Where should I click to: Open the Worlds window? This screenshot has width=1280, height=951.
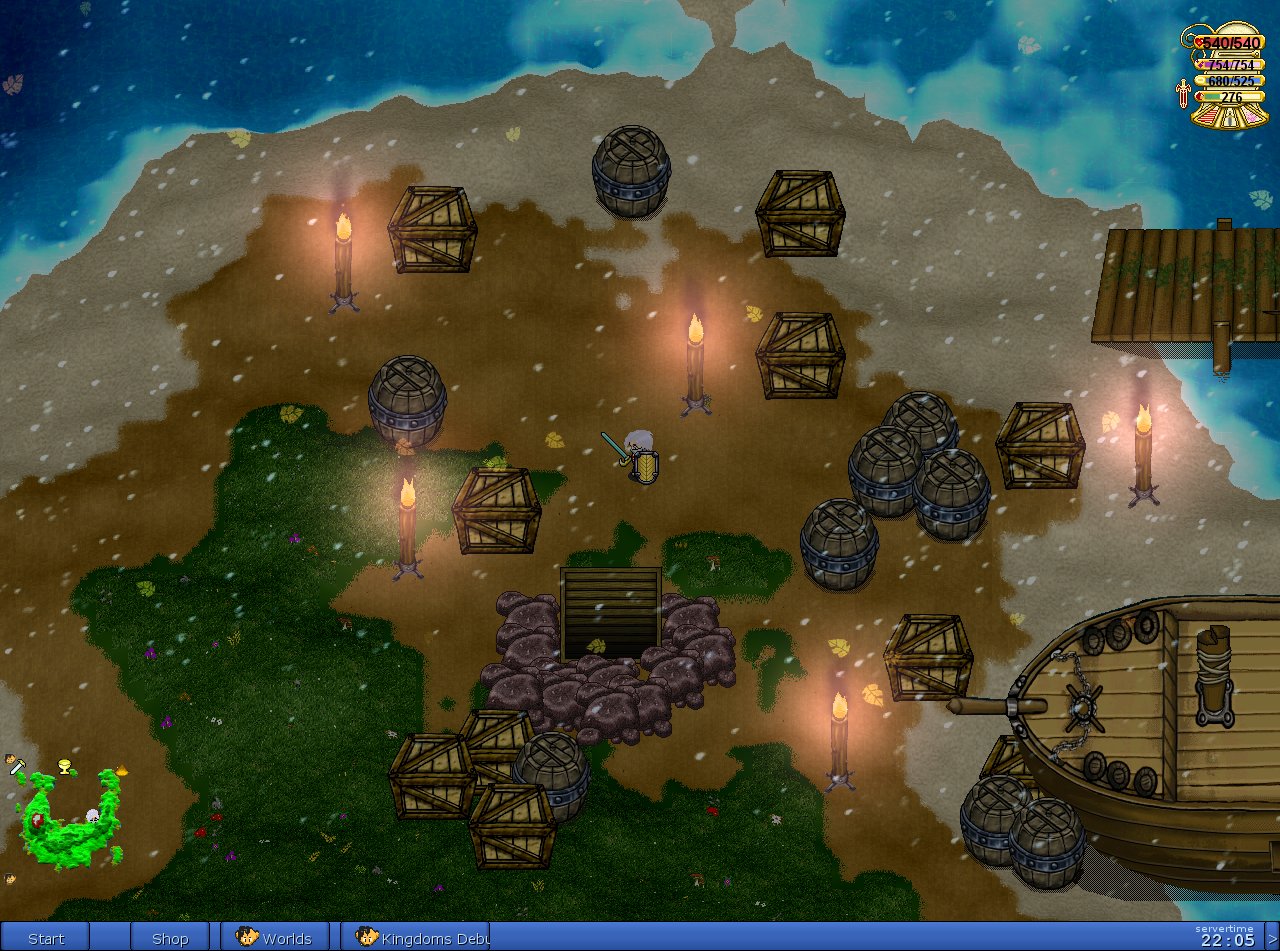(275, 938)
